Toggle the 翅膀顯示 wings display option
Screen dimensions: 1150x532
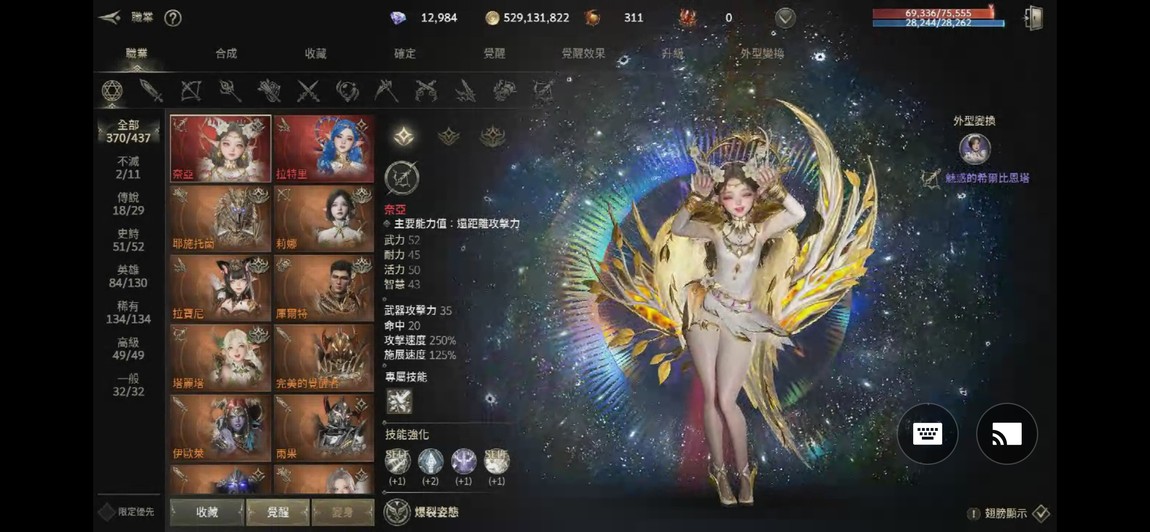point(1040,513)
